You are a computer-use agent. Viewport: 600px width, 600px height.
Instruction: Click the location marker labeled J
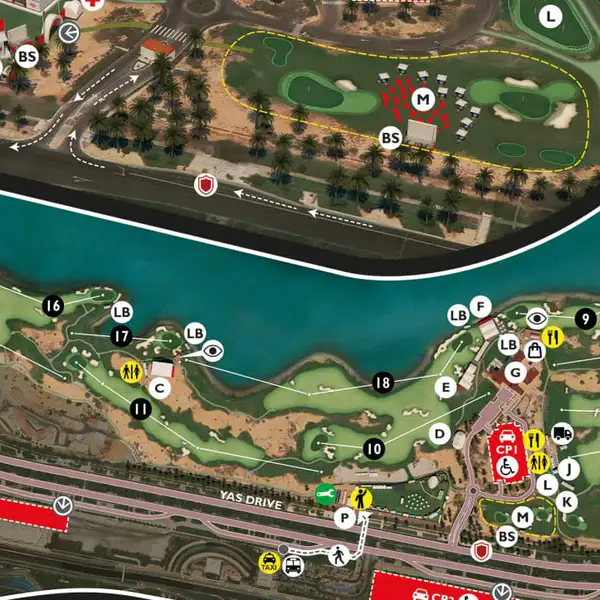pyautogui.click(x=569, y=468)
